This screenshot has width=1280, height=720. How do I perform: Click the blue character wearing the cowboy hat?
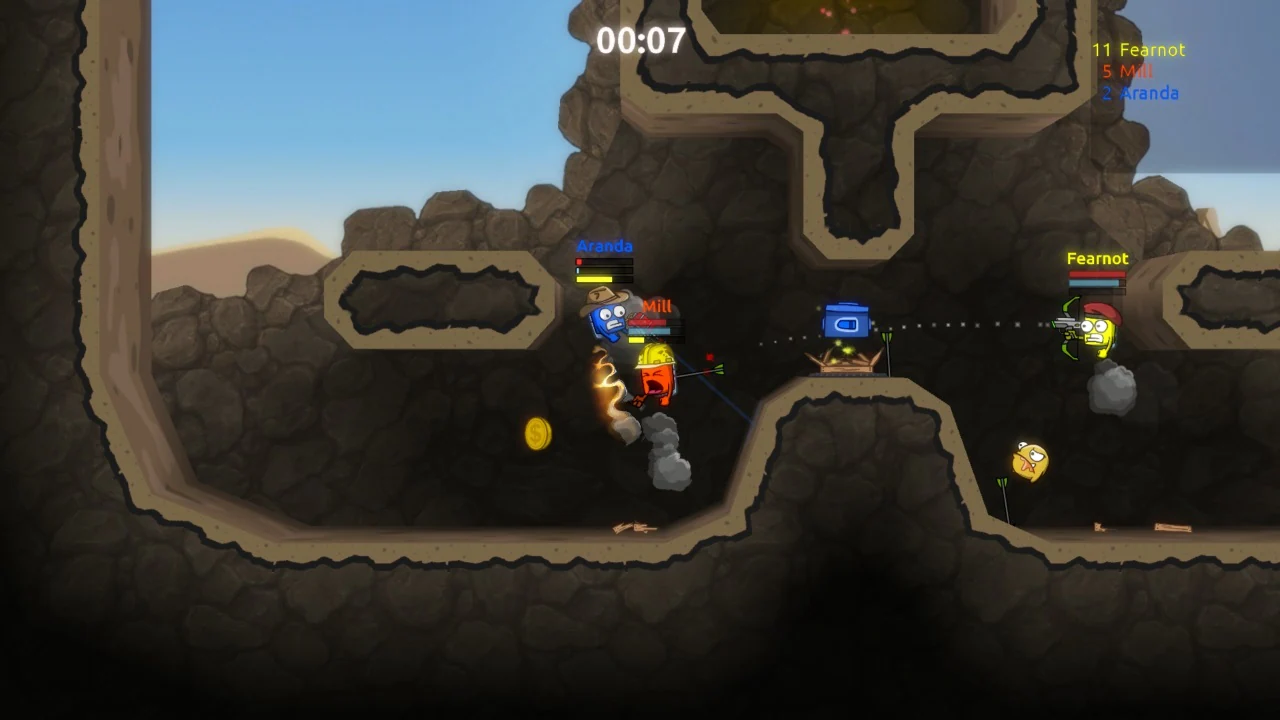607,317
